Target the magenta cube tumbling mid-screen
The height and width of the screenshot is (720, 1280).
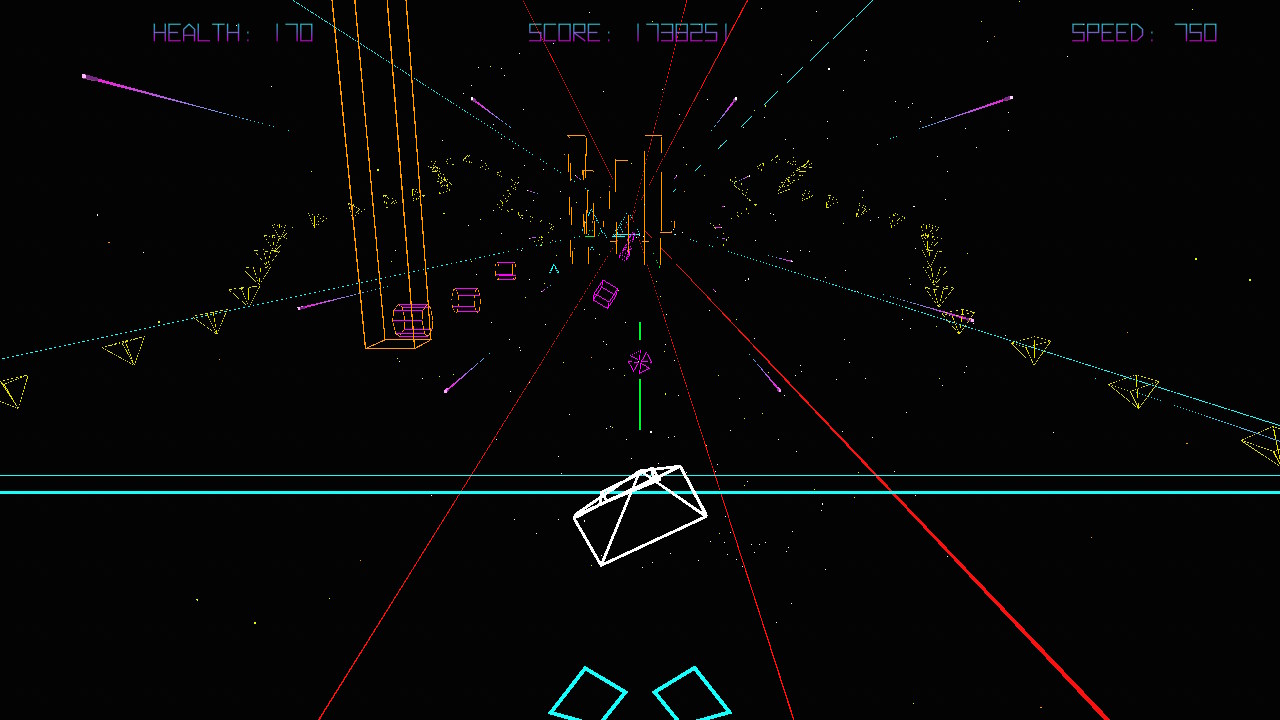click(606, 295)
